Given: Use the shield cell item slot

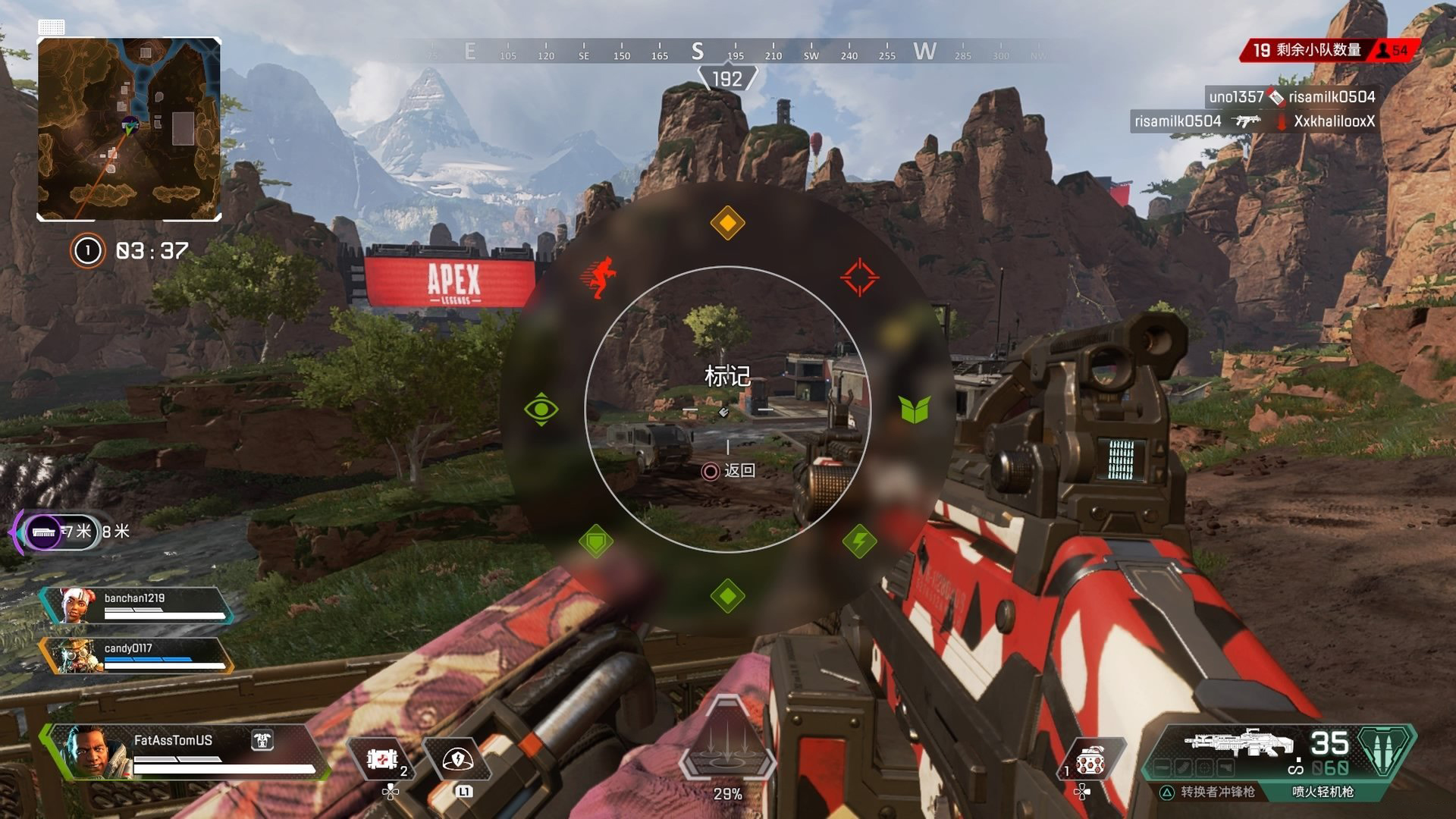Looking at the screenshot, I should [381, 760].
